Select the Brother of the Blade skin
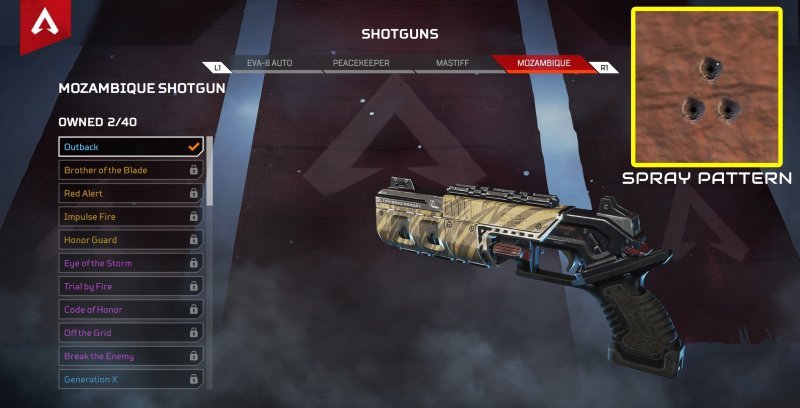Viewport: 800px width, 408px height. (x=130, y=170)
